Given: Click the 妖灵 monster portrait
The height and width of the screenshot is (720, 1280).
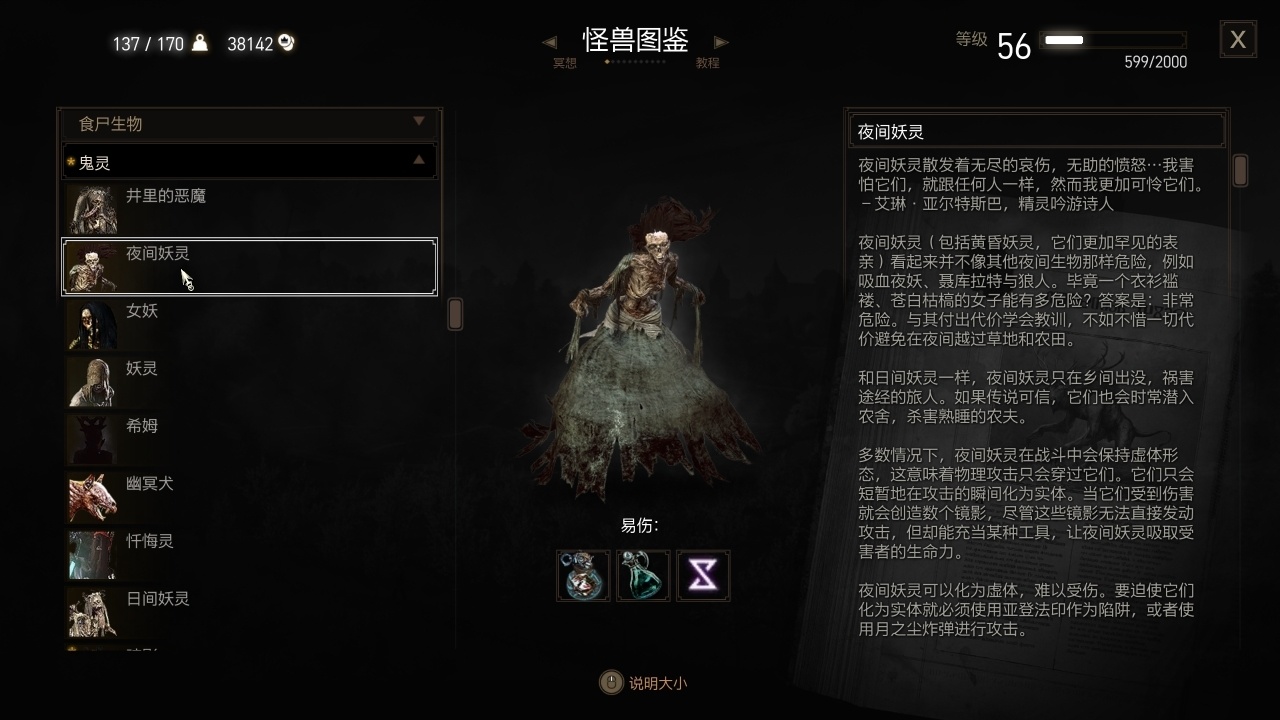Looking at the screenshot, I should pos(93,381).
